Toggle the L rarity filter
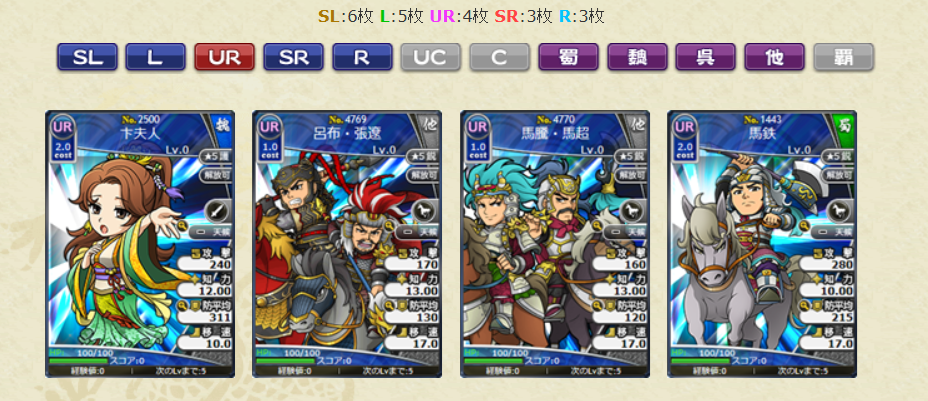Screen dimensions: 928x401 click(155, 57)
